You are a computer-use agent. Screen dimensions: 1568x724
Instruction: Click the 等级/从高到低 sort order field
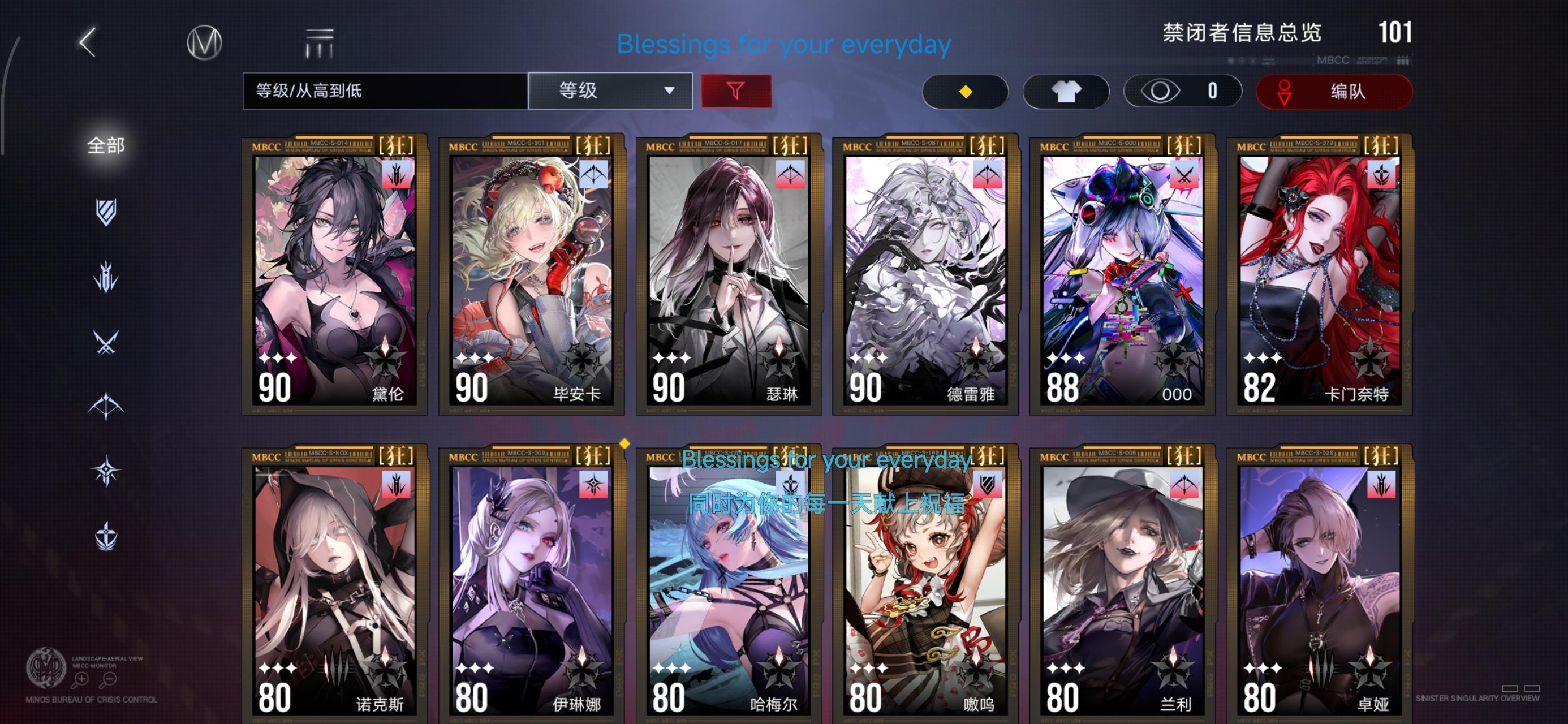384,90
